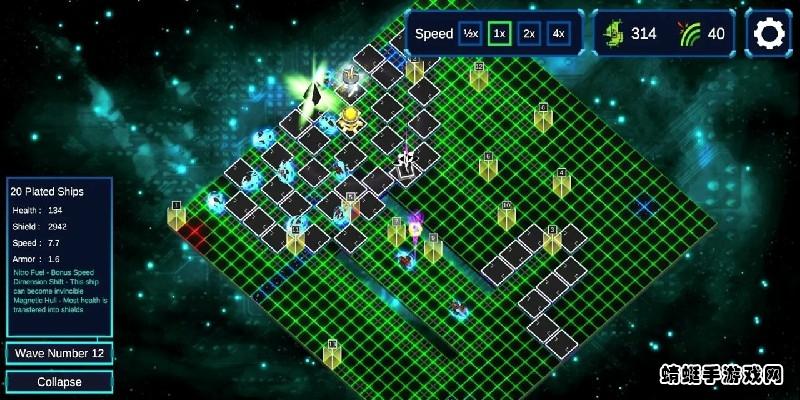The width and height of the screenshot is (800, 400).
Task: Set game speed to ½x
Action: [470, 34]
